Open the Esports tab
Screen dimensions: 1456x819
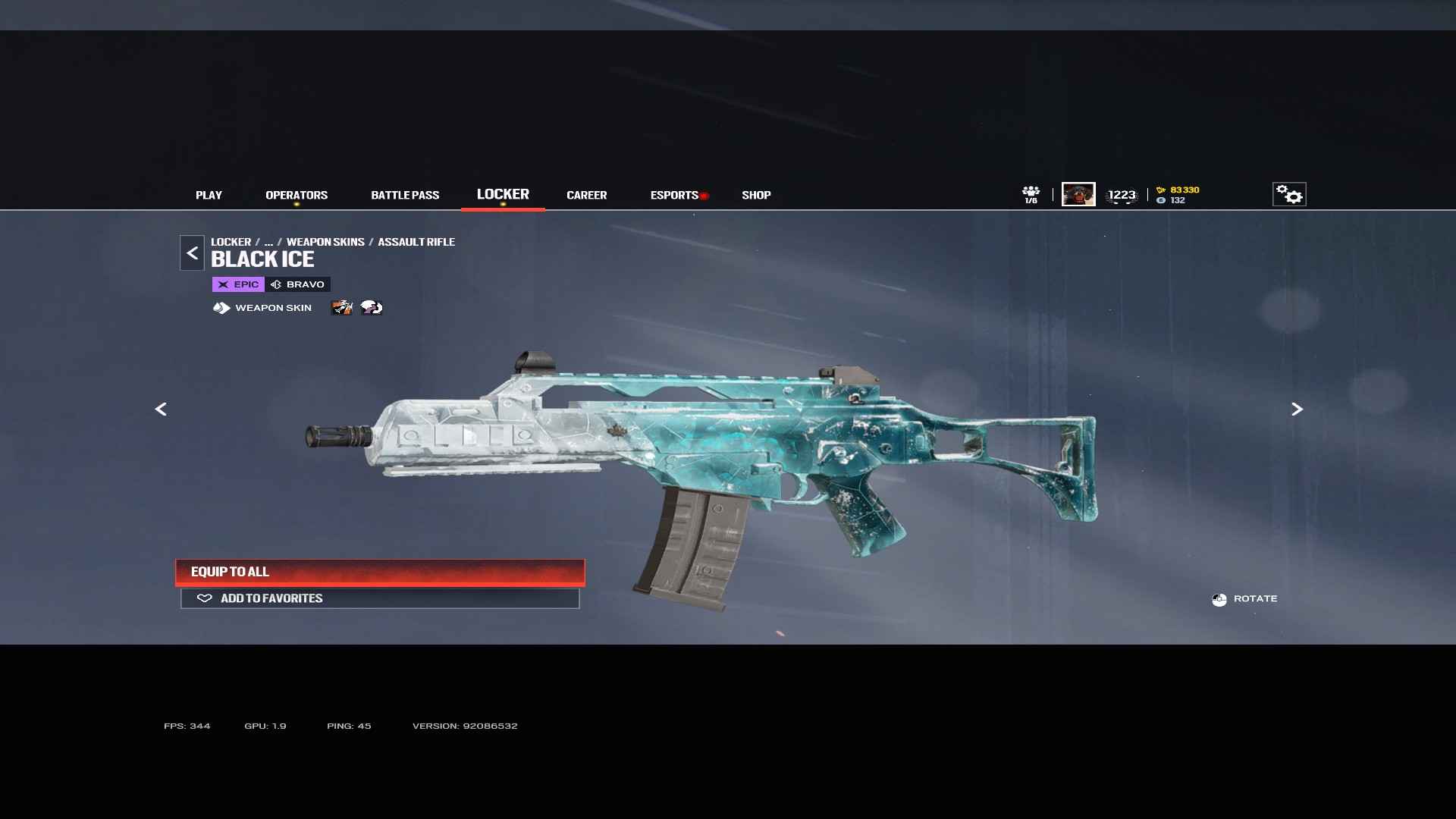[674, 195]
